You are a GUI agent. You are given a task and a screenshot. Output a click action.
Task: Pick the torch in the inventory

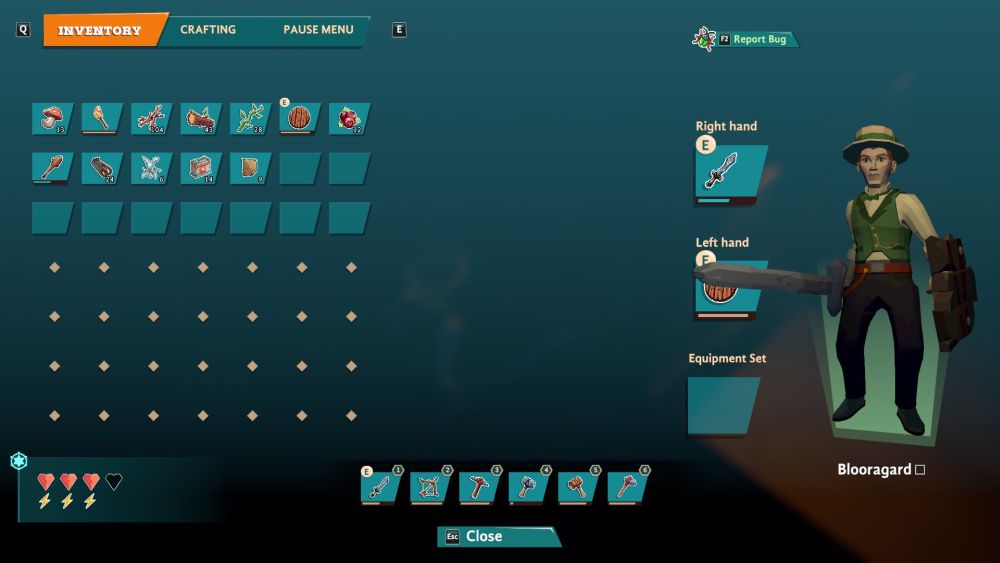coord(102,119)
